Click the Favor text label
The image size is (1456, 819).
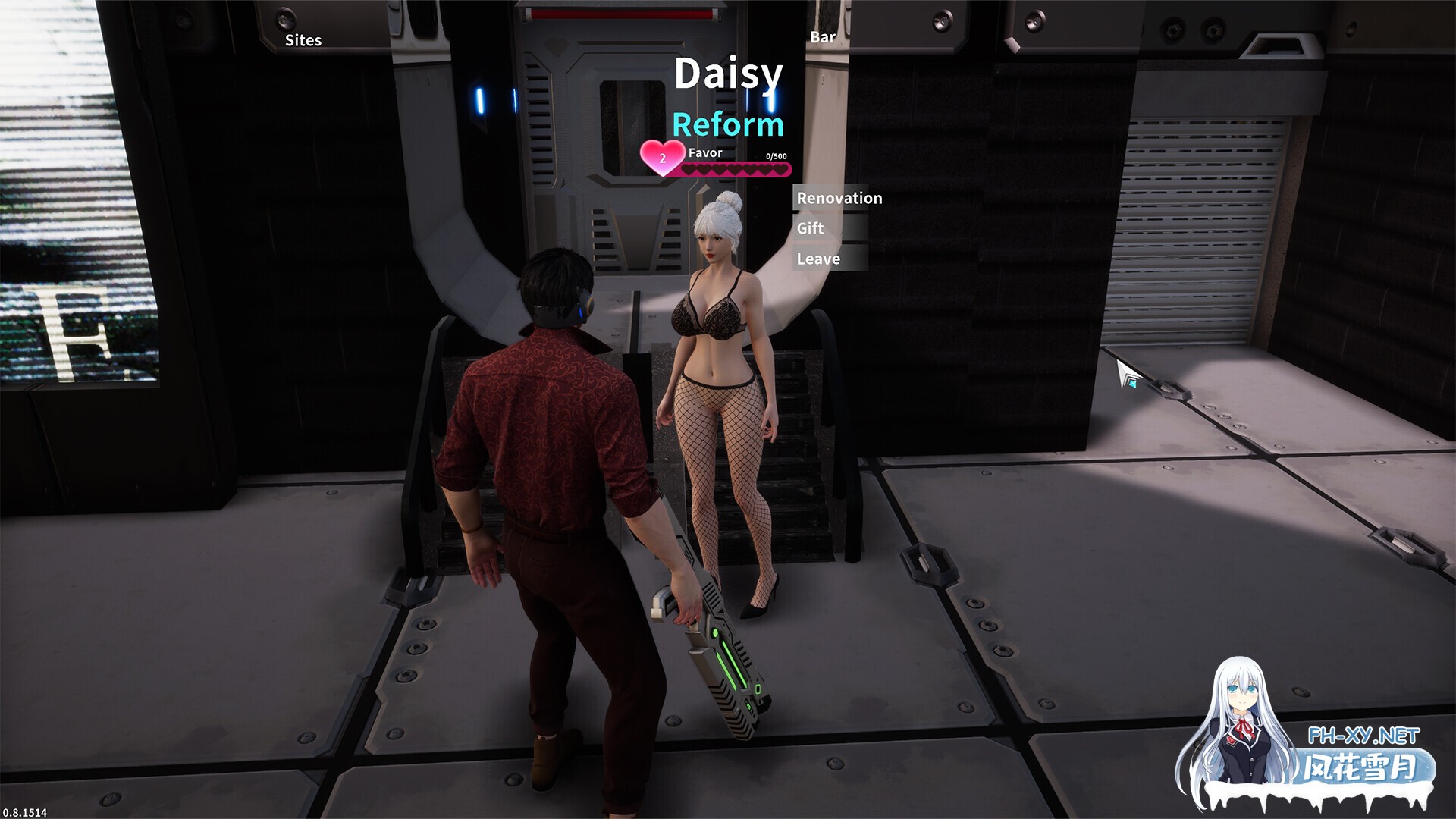[x=704, y=153]
